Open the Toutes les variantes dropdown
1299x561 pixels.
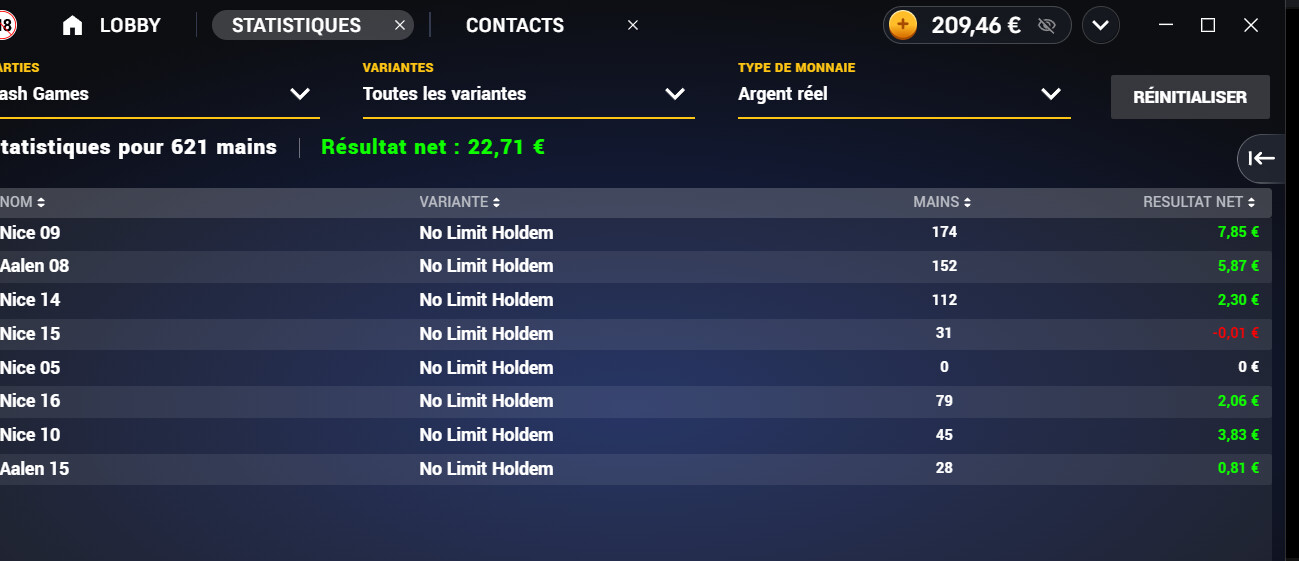[527, 94]
